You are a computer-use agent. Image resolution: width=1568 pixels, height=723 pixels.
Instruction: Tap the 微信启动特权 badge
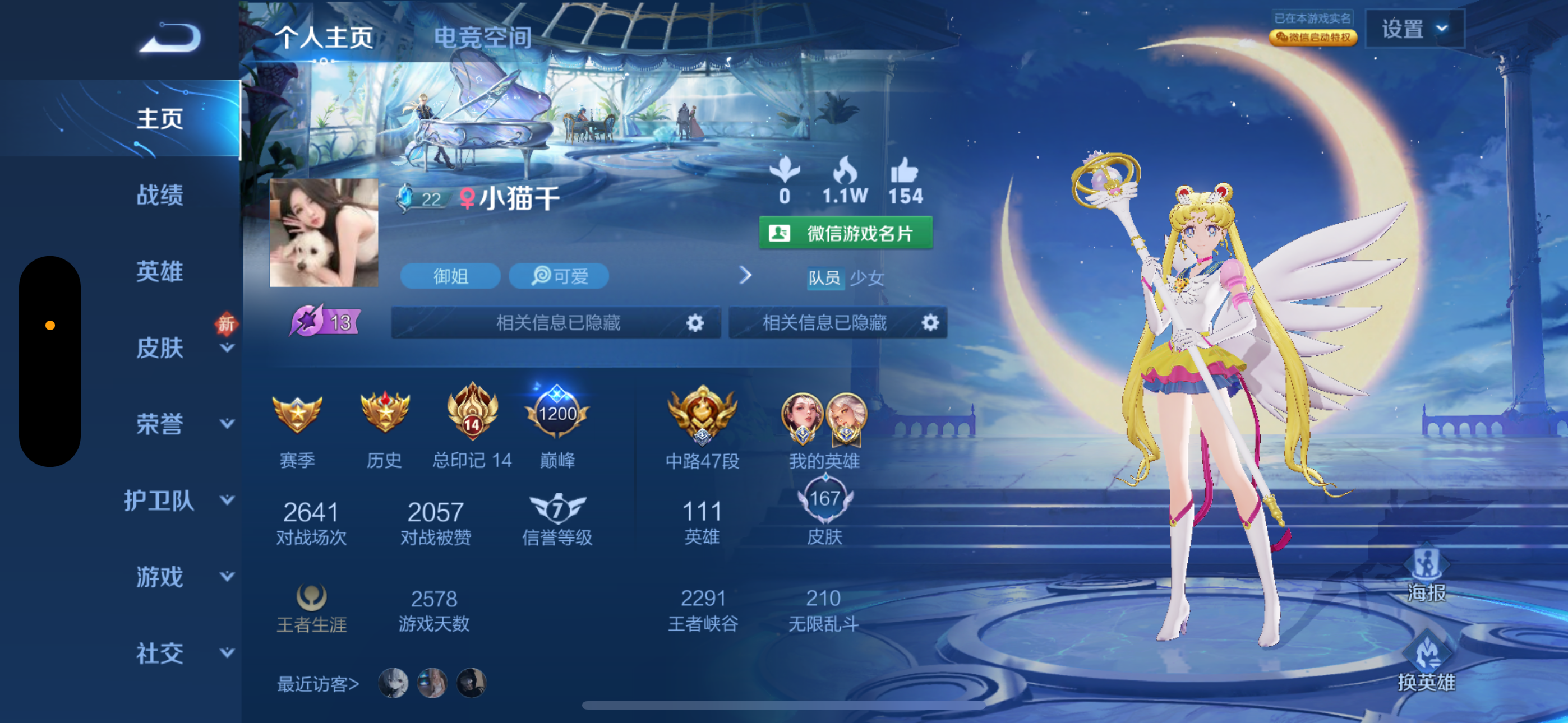point(1313,37)
